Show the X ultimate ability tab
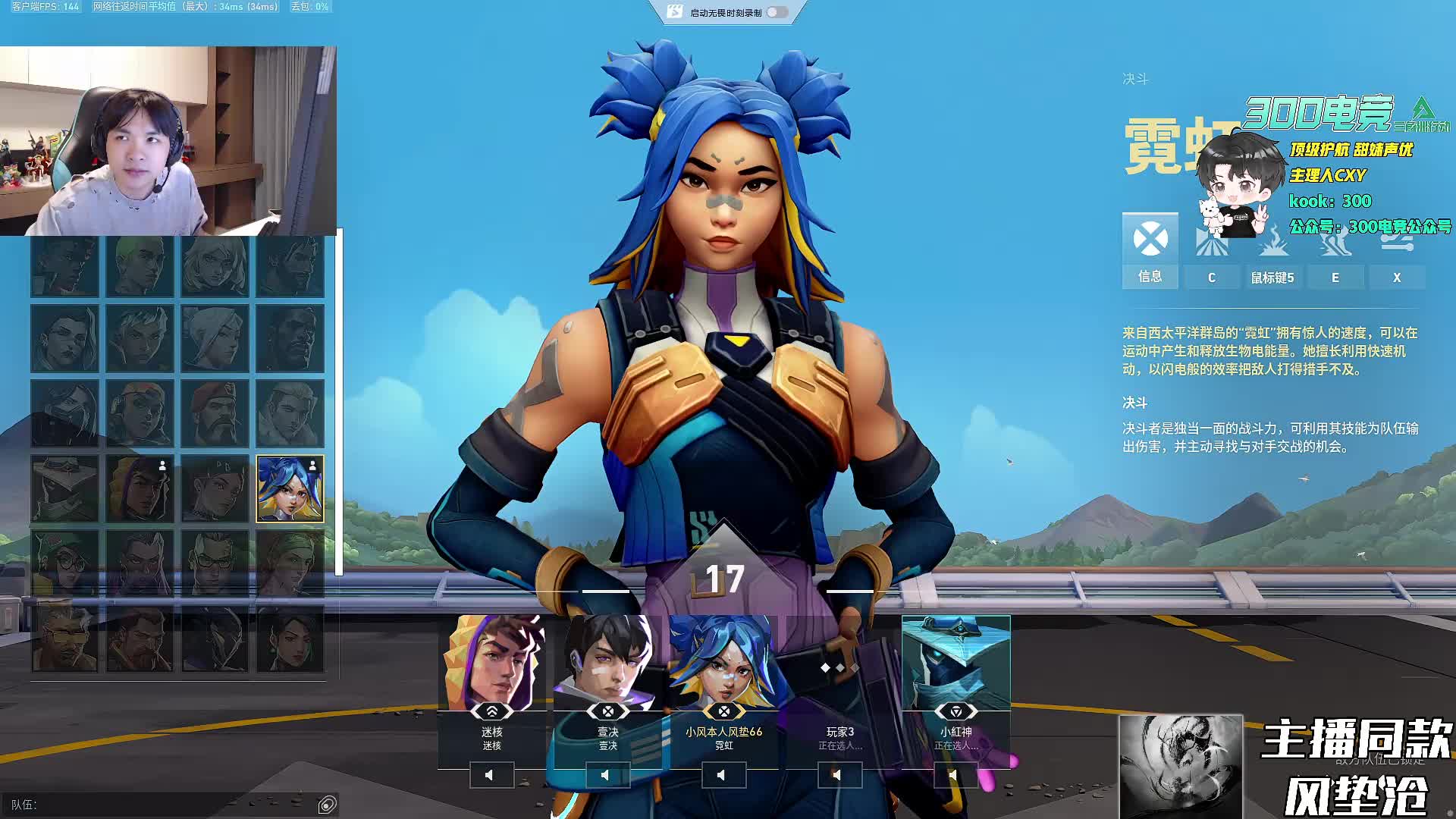This screenshot has height=819, width=1456. [x=1396, y=277]
